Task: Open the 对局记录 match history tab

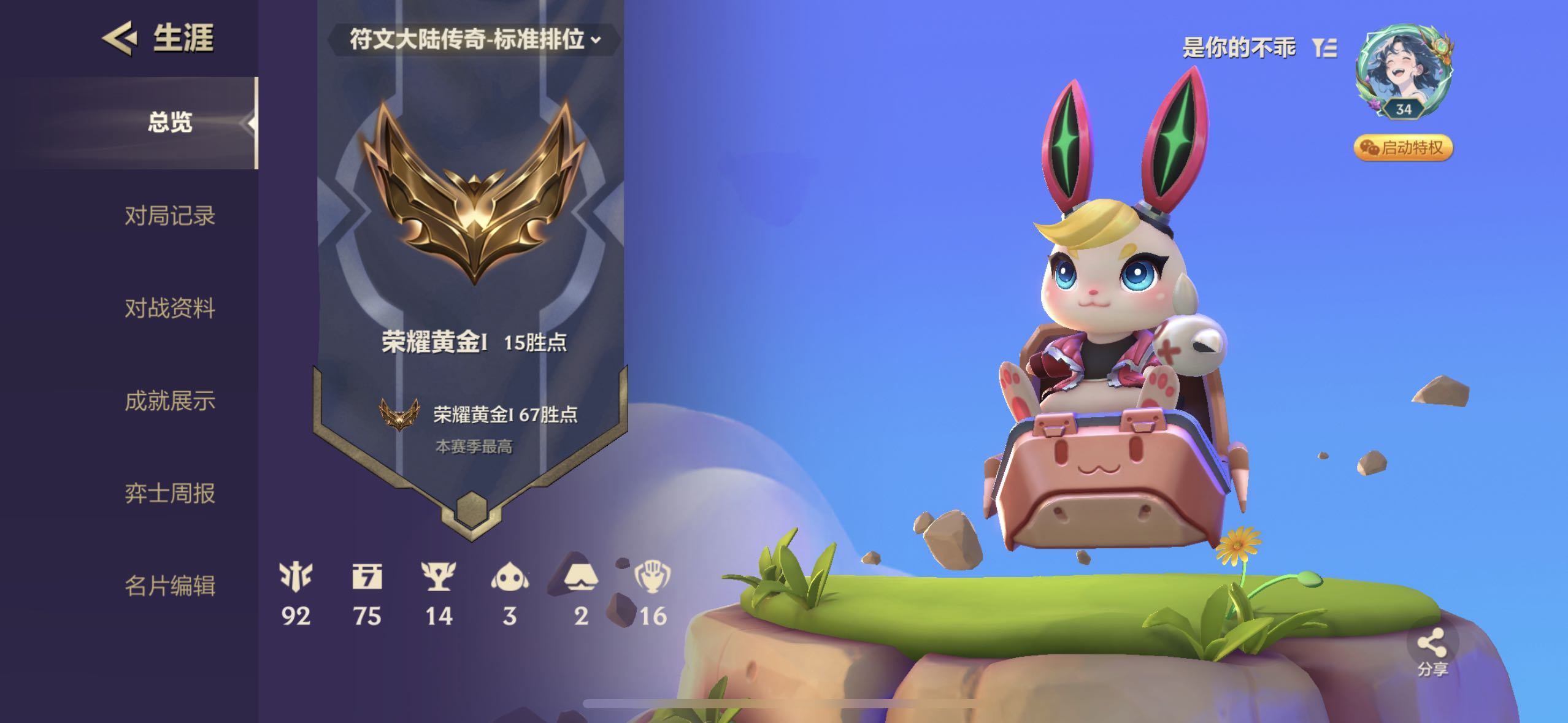Action: [170, 216]
